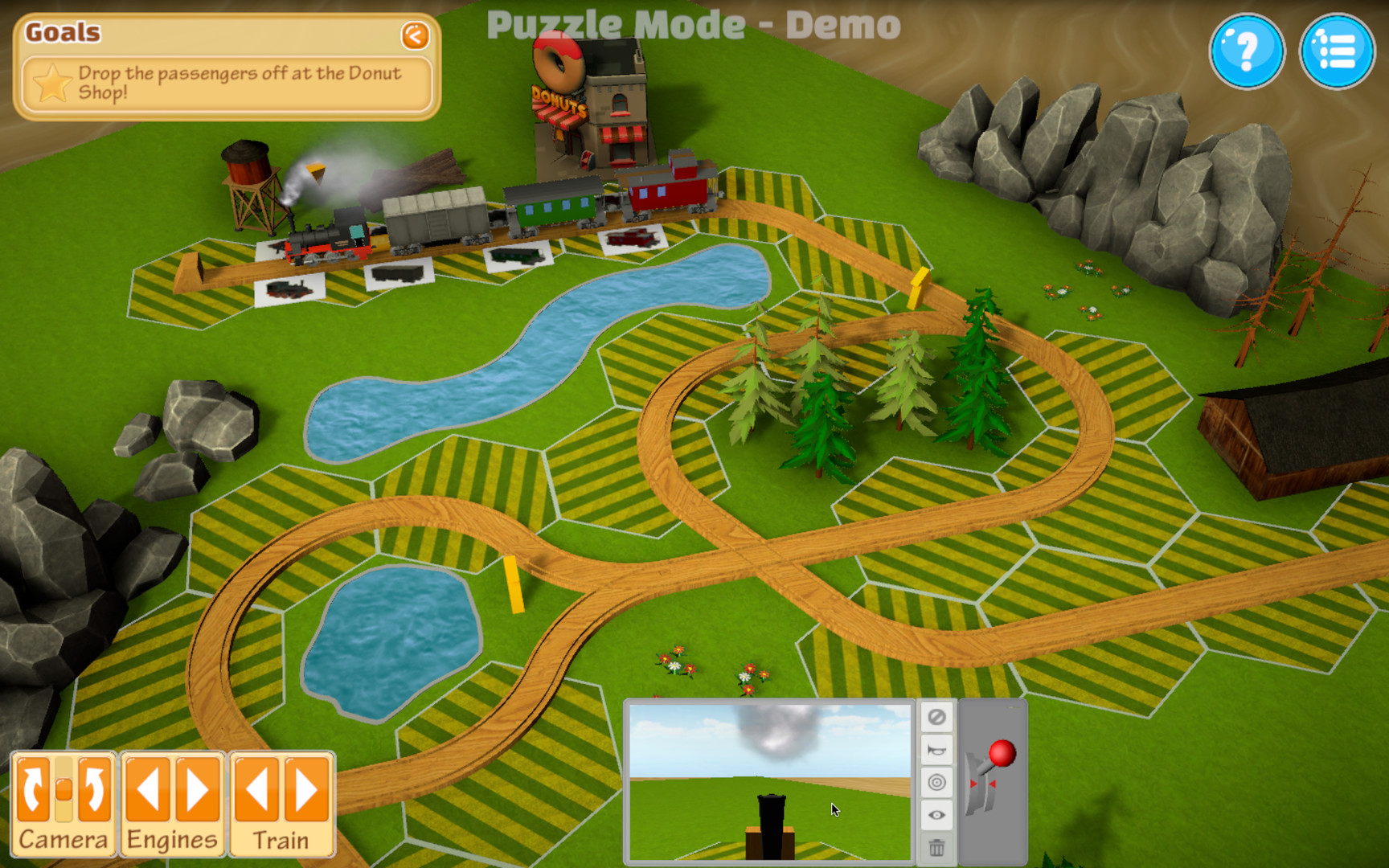1389x868 pixels.
Task: Select the green coach picture card on the track
Action: pos(516,256)
